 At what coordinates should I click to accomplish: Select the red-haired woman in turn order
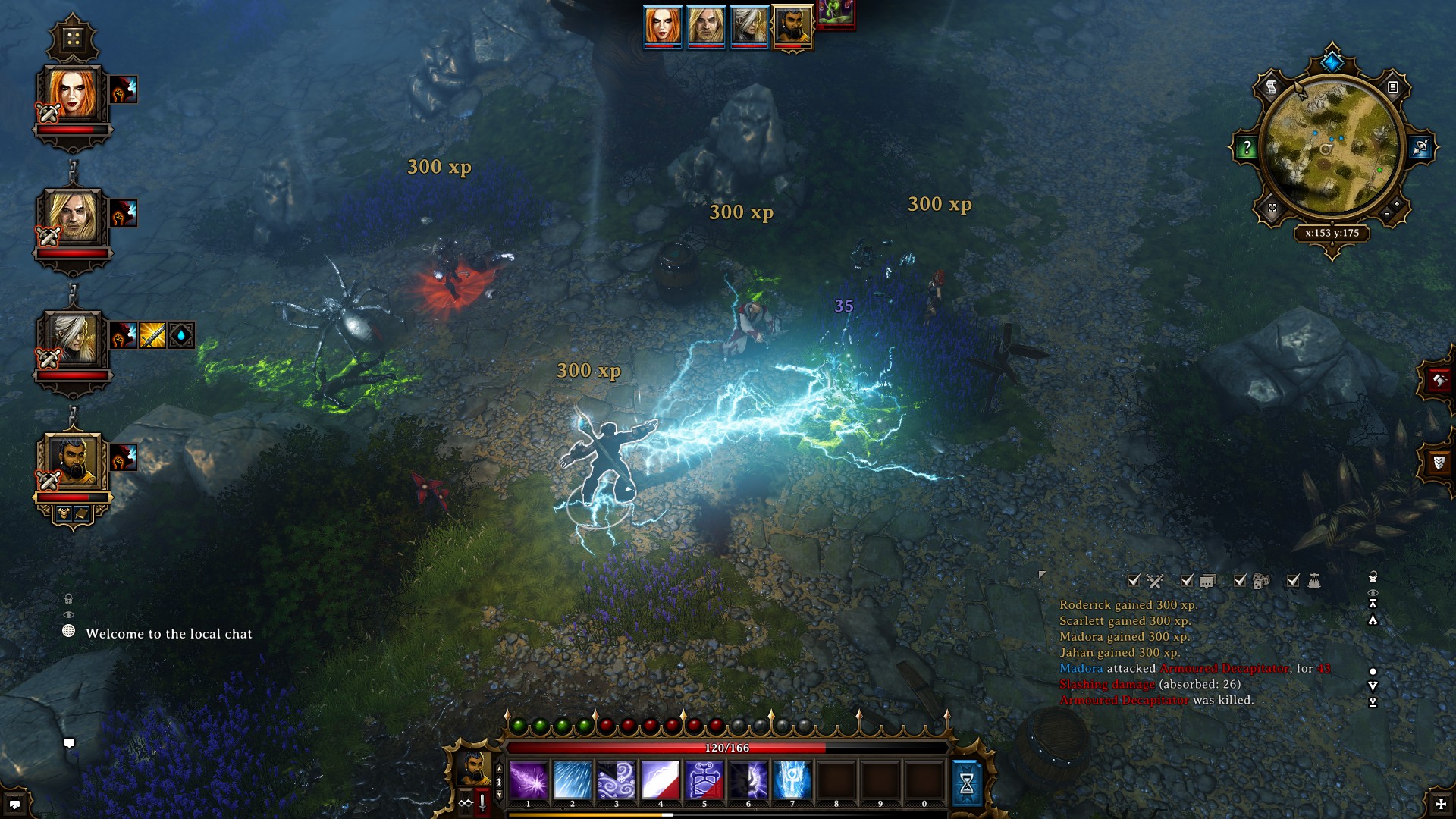coord(663,26)
